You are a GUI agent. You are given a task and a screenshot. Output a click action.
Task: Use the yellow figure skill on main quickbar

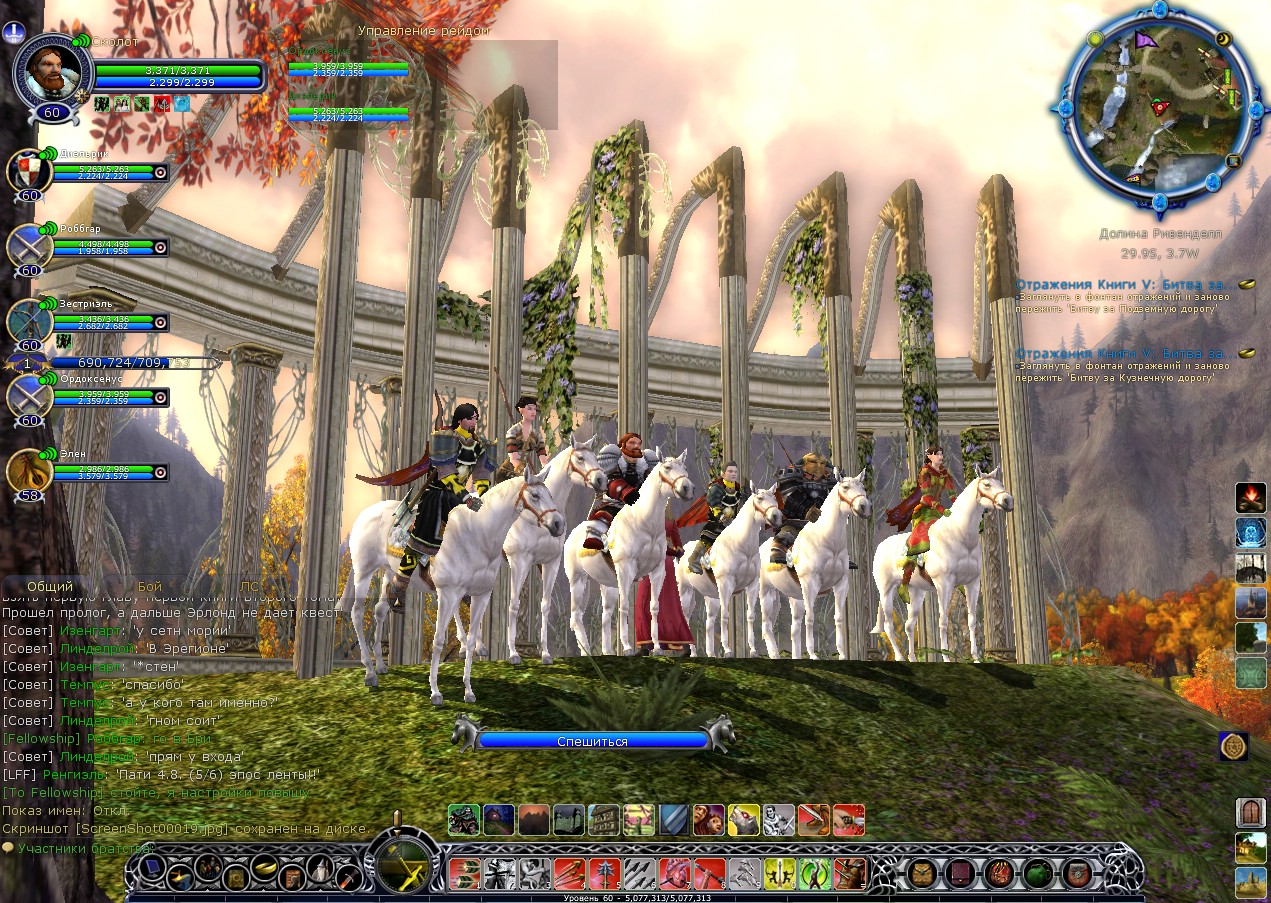[779, 873]
